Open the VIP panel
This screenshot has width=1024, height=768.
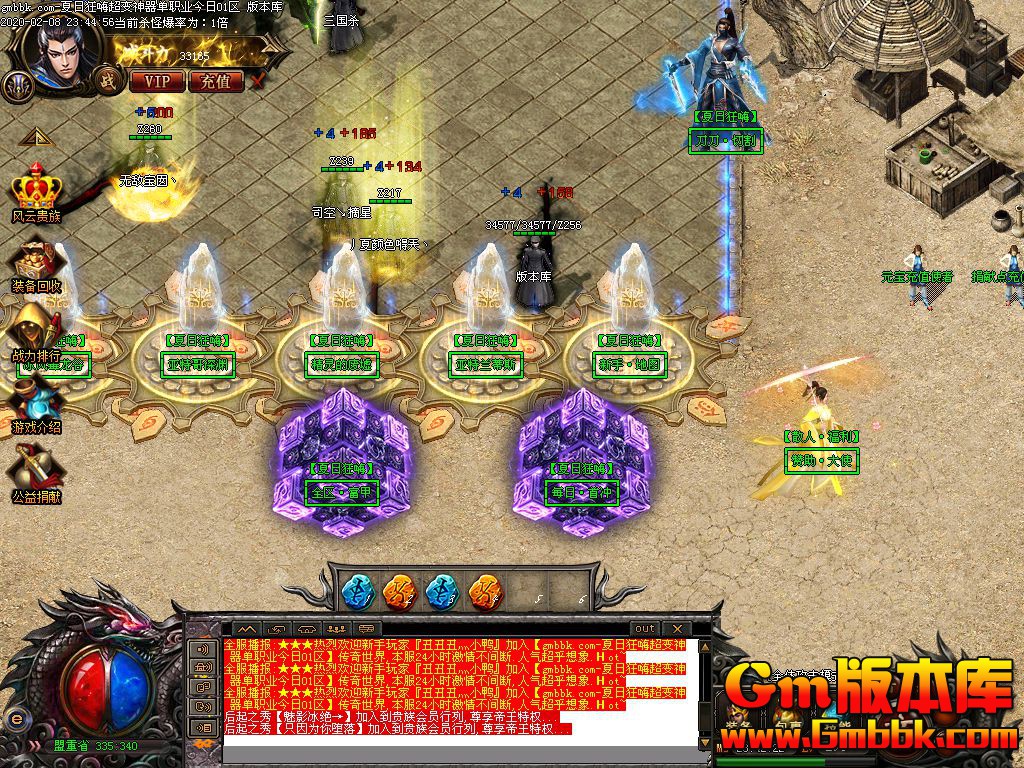(x=156, y=81)
